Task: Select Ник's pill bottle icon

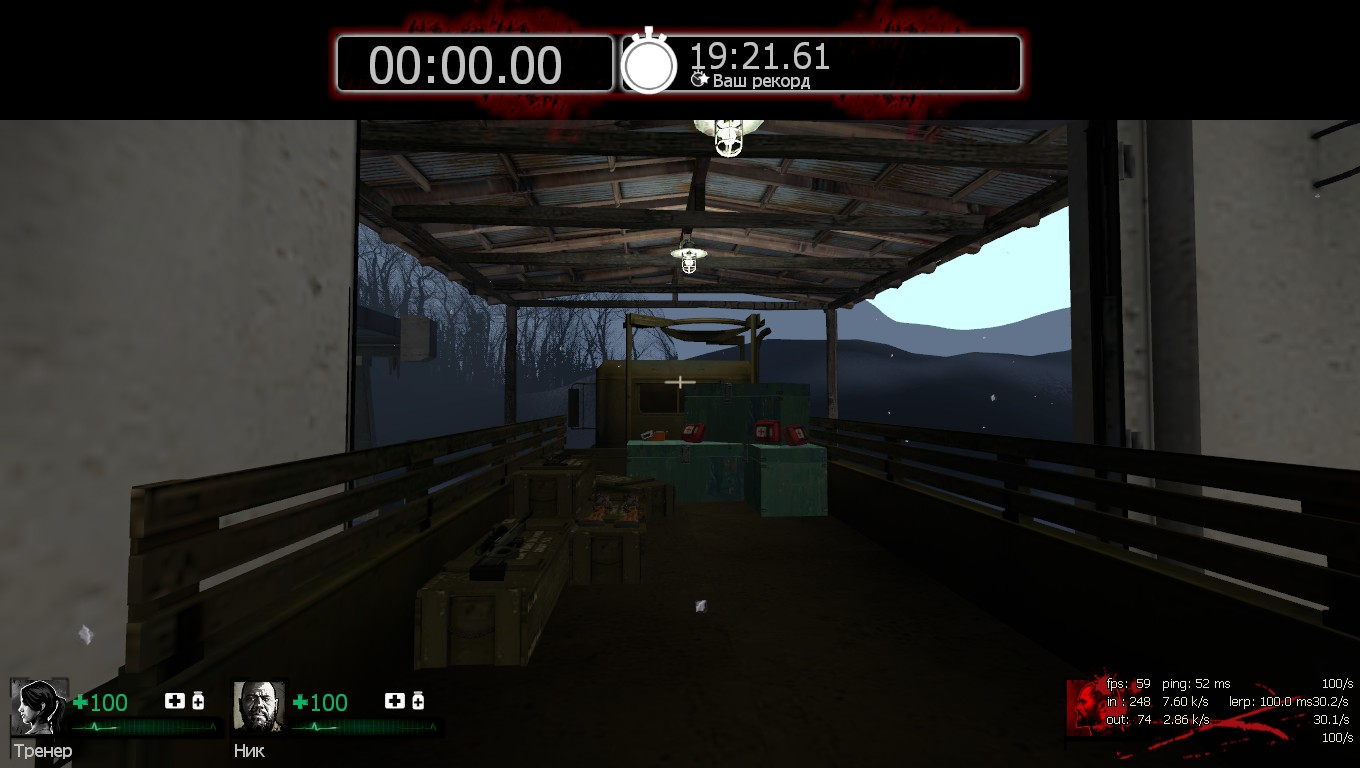Action: point(418,701)
